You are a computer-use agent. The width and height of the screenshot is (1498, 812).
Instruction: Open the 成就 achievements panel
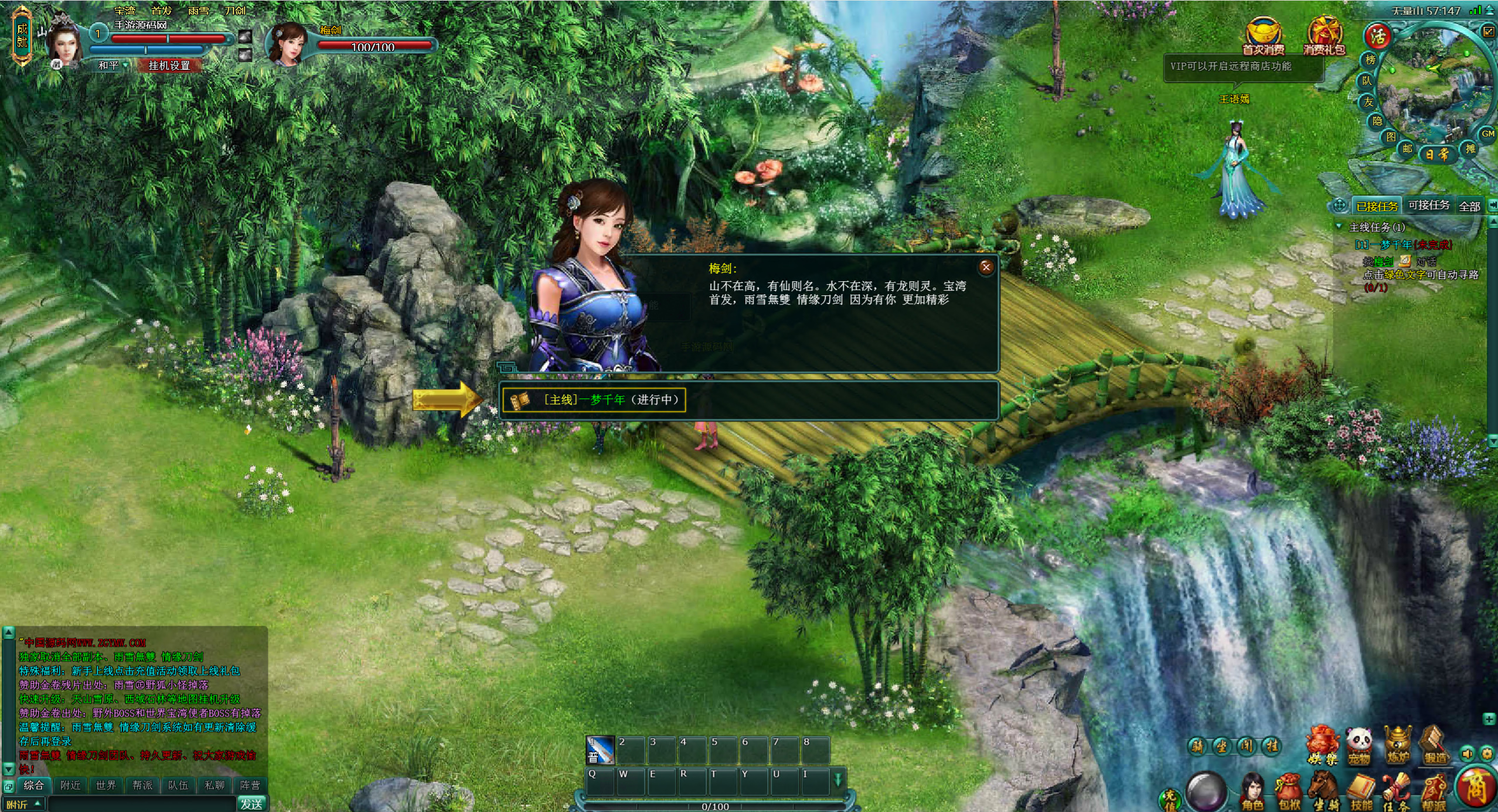click(22, 35)
